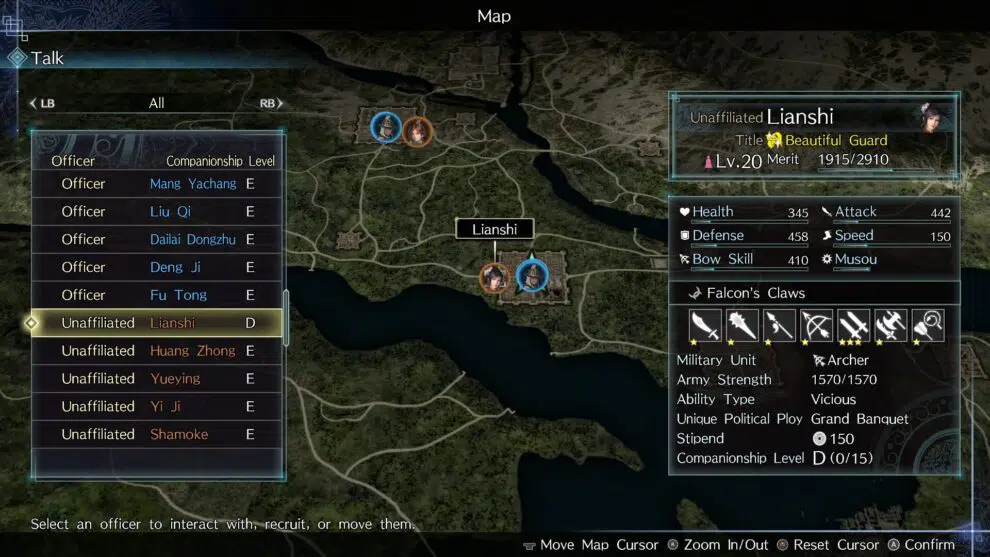Pick Shamoke from the officer list
Viewport: 990px width, 557px height.
click(x=157, y=435)
